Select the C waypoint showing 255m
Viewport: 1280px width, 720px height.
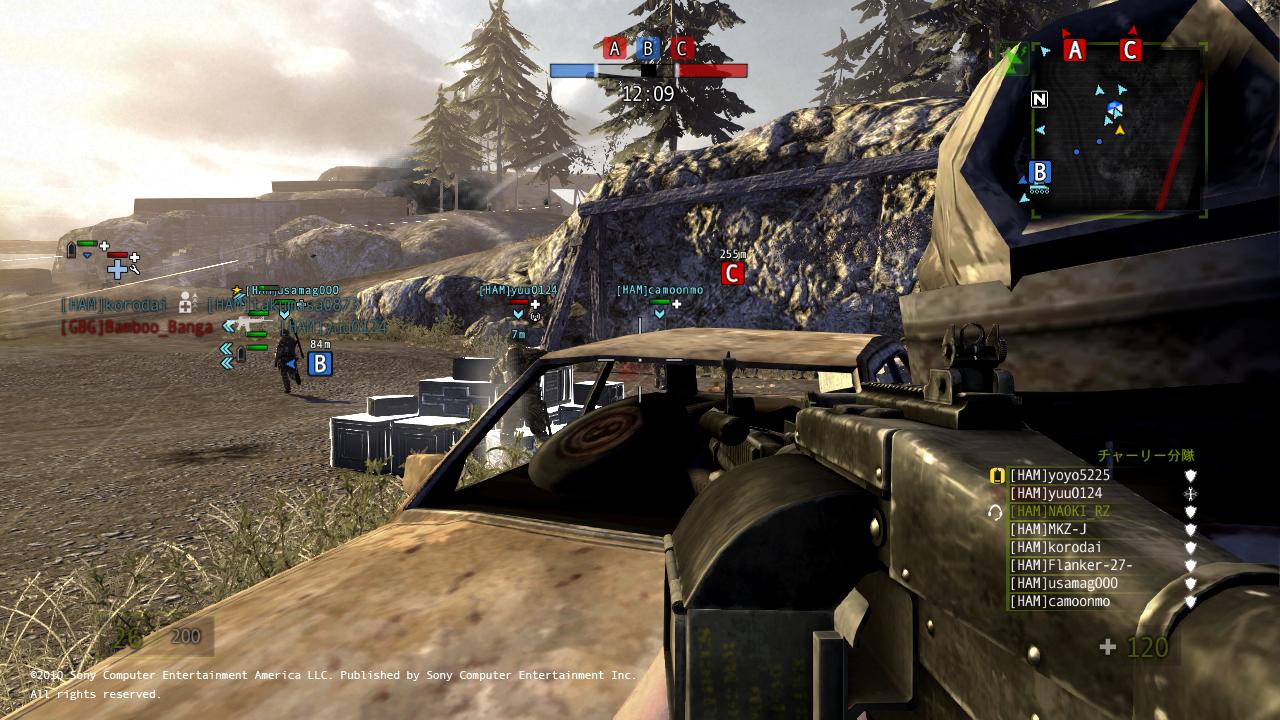733,273
